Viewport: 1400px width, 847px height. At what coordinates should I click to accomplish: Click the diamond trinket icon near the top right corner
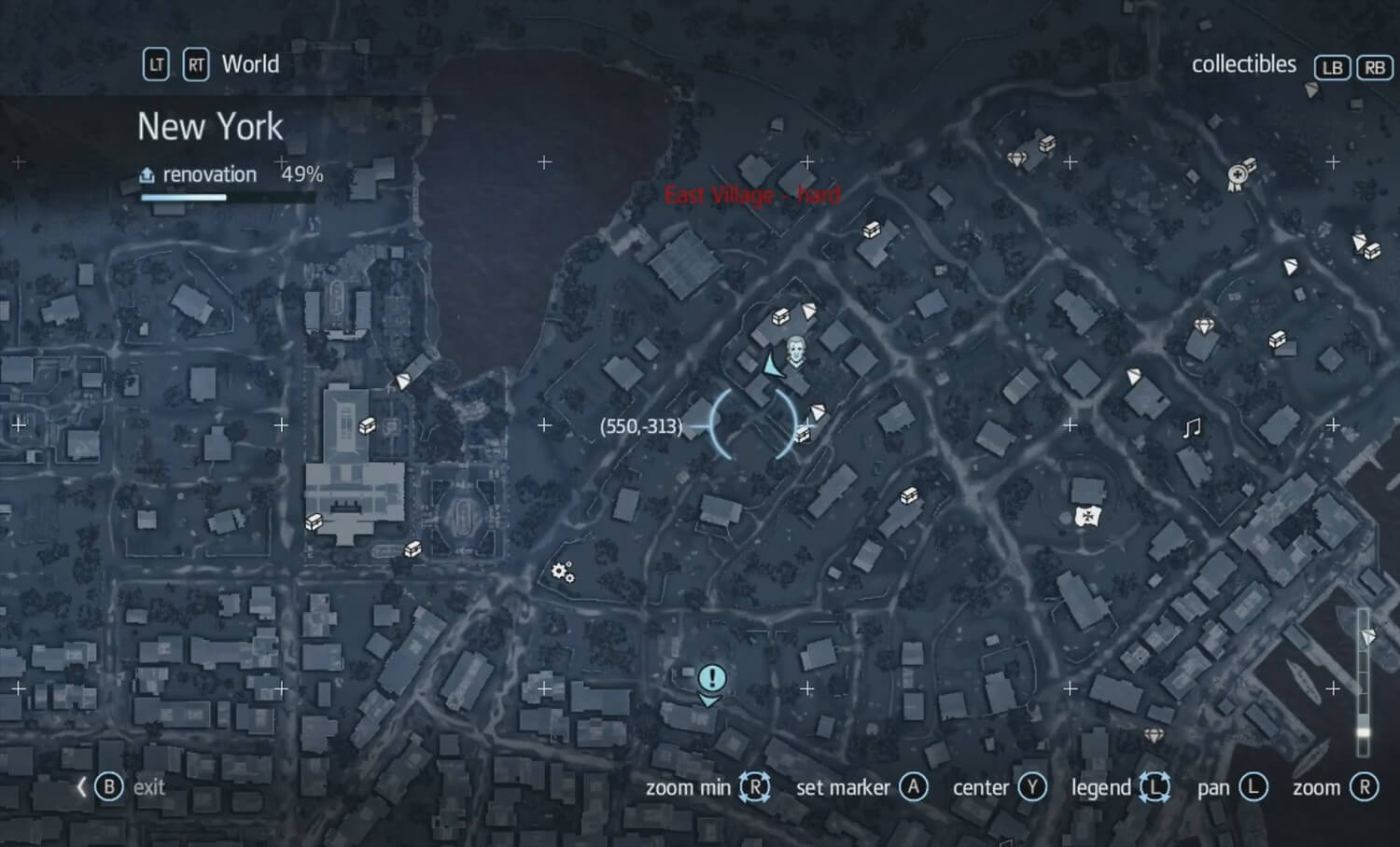[x=1017, y=159]
